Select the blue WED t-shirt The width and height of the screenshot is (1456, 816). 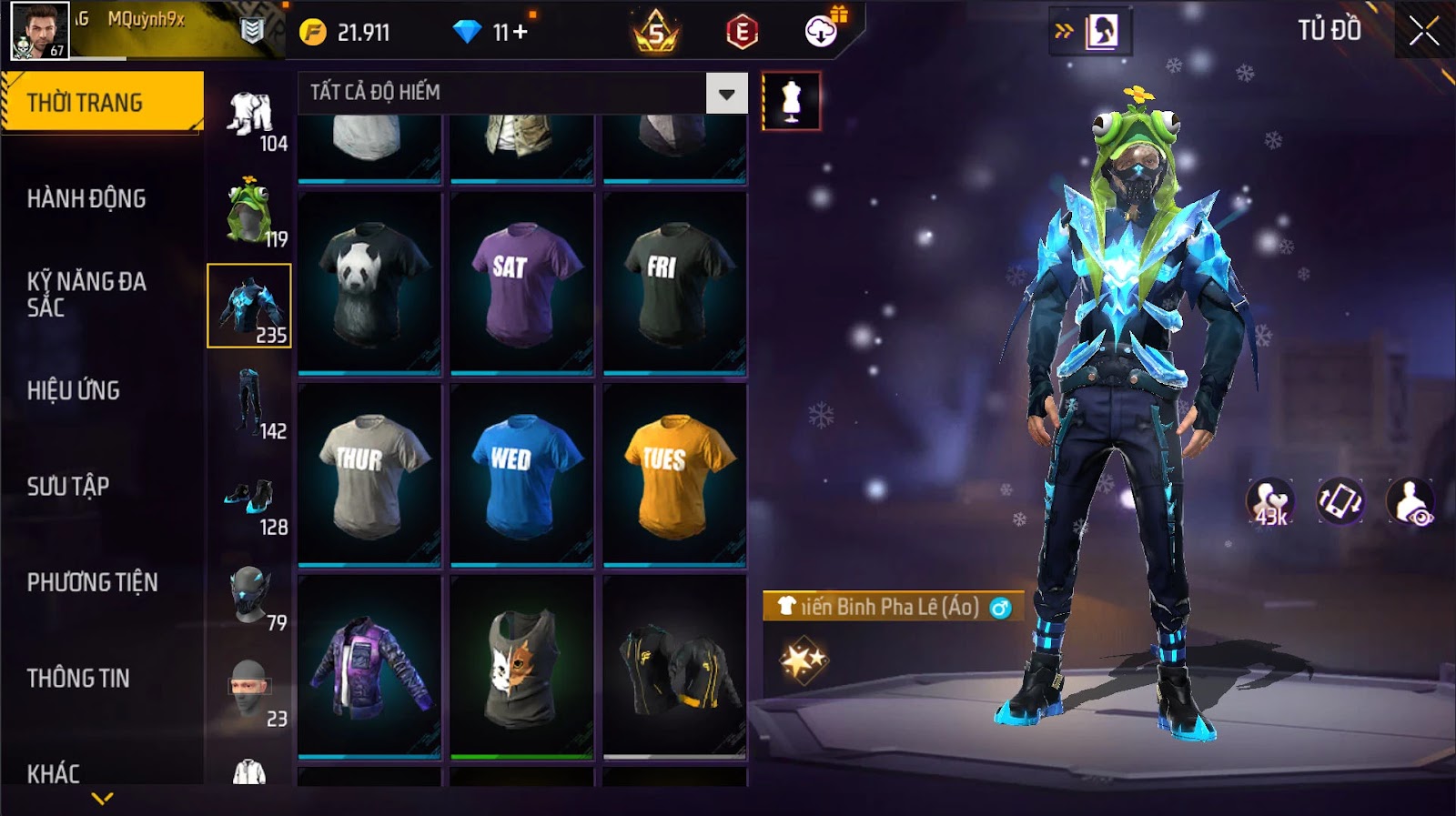click(x=521, y=475)
